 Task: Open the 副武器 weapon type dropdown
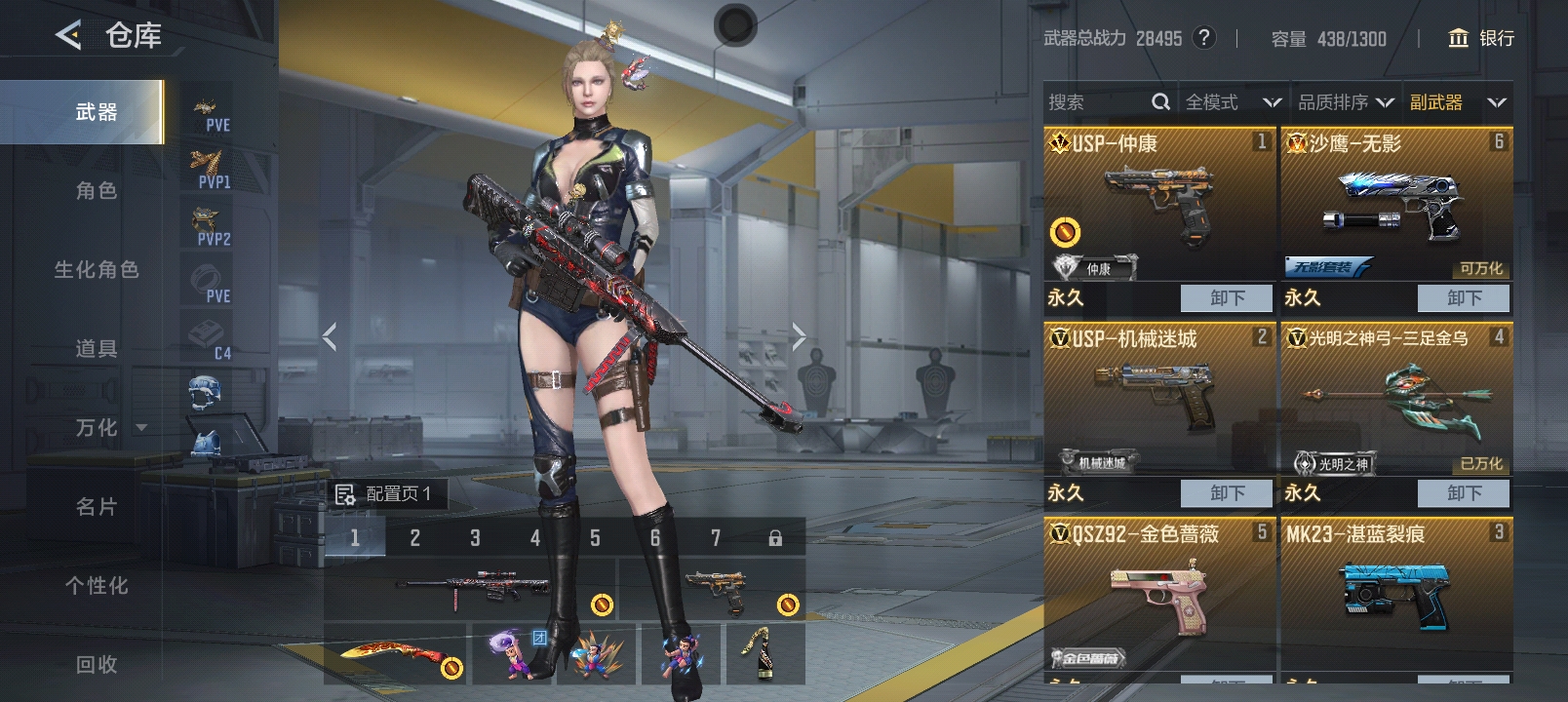[1457, 102]
